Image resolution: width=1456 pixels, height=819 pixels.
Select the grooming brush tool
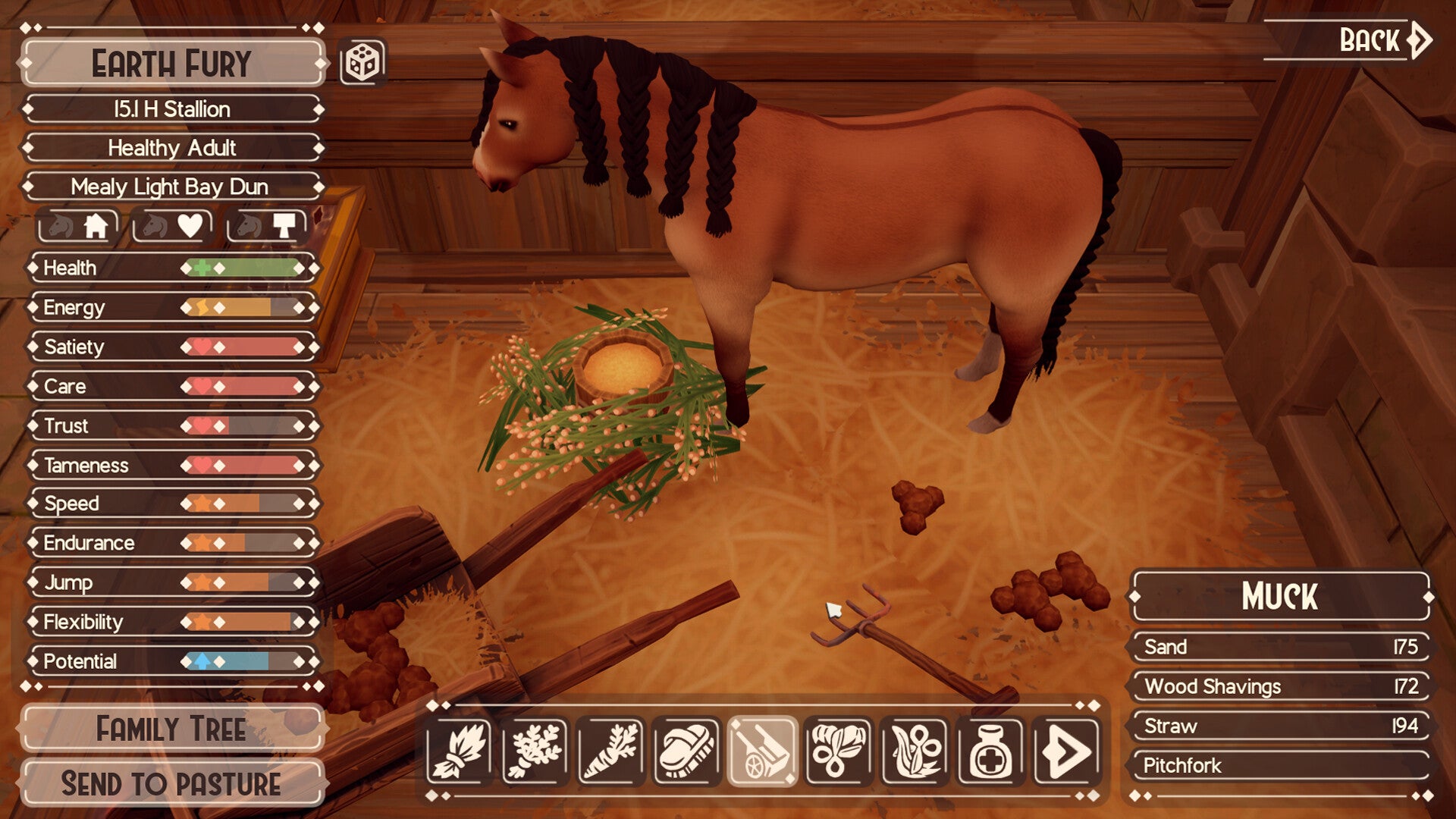pos(686,751)
